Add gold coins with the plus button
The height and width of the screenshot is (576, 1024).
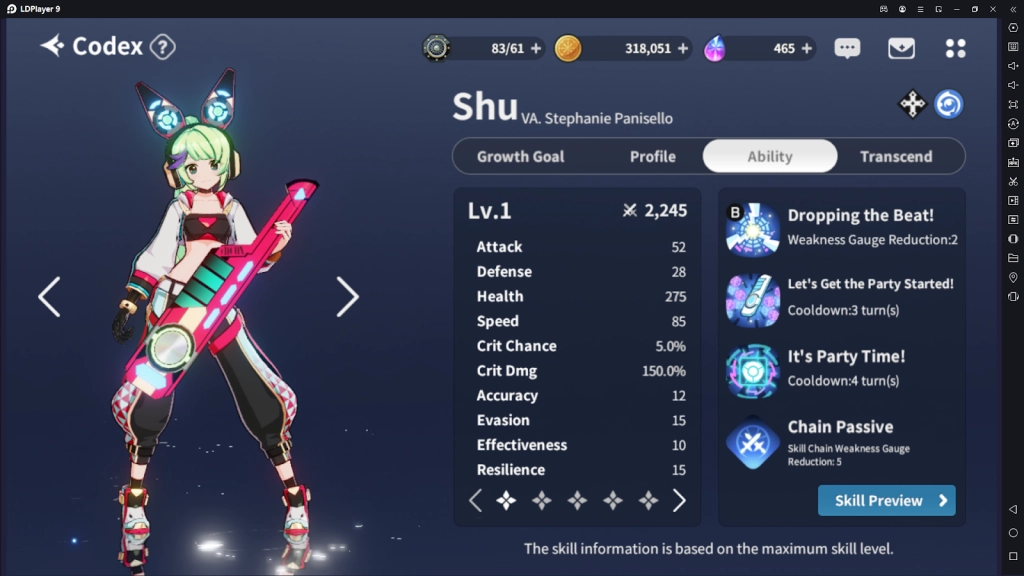683,48
